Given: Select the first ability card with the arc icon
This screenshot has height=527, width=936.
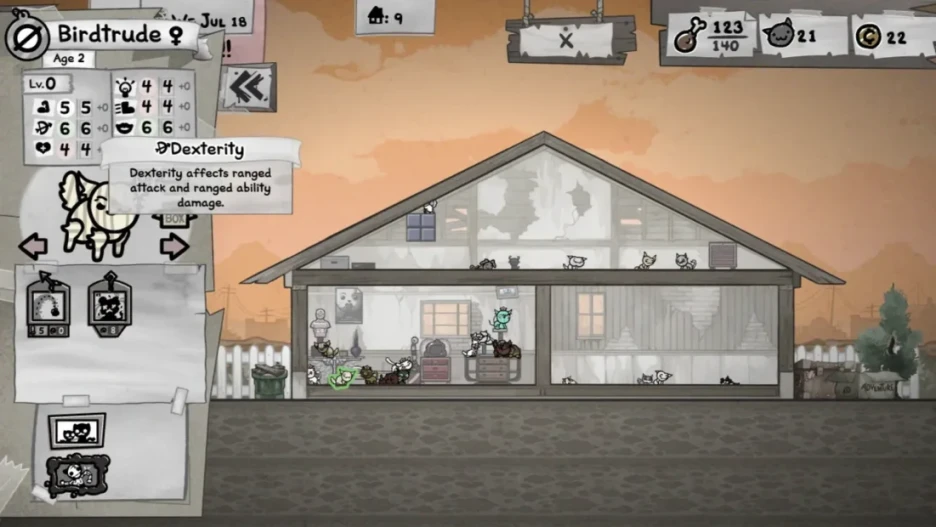Looking at the screenshot, I should pyautogui.click(x=48, y=304).
